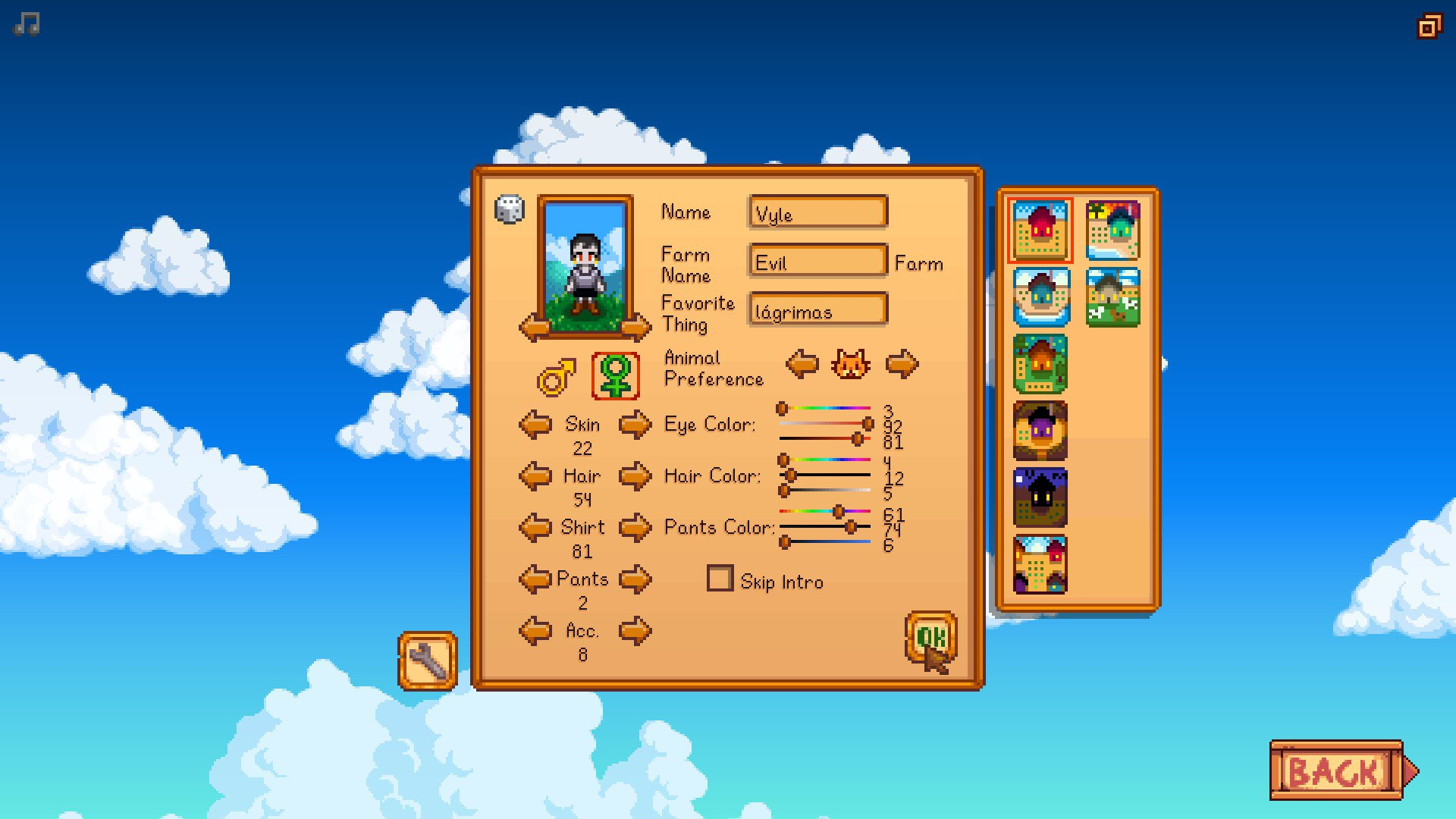Advance Shirt to the next style

coord(635,528)
